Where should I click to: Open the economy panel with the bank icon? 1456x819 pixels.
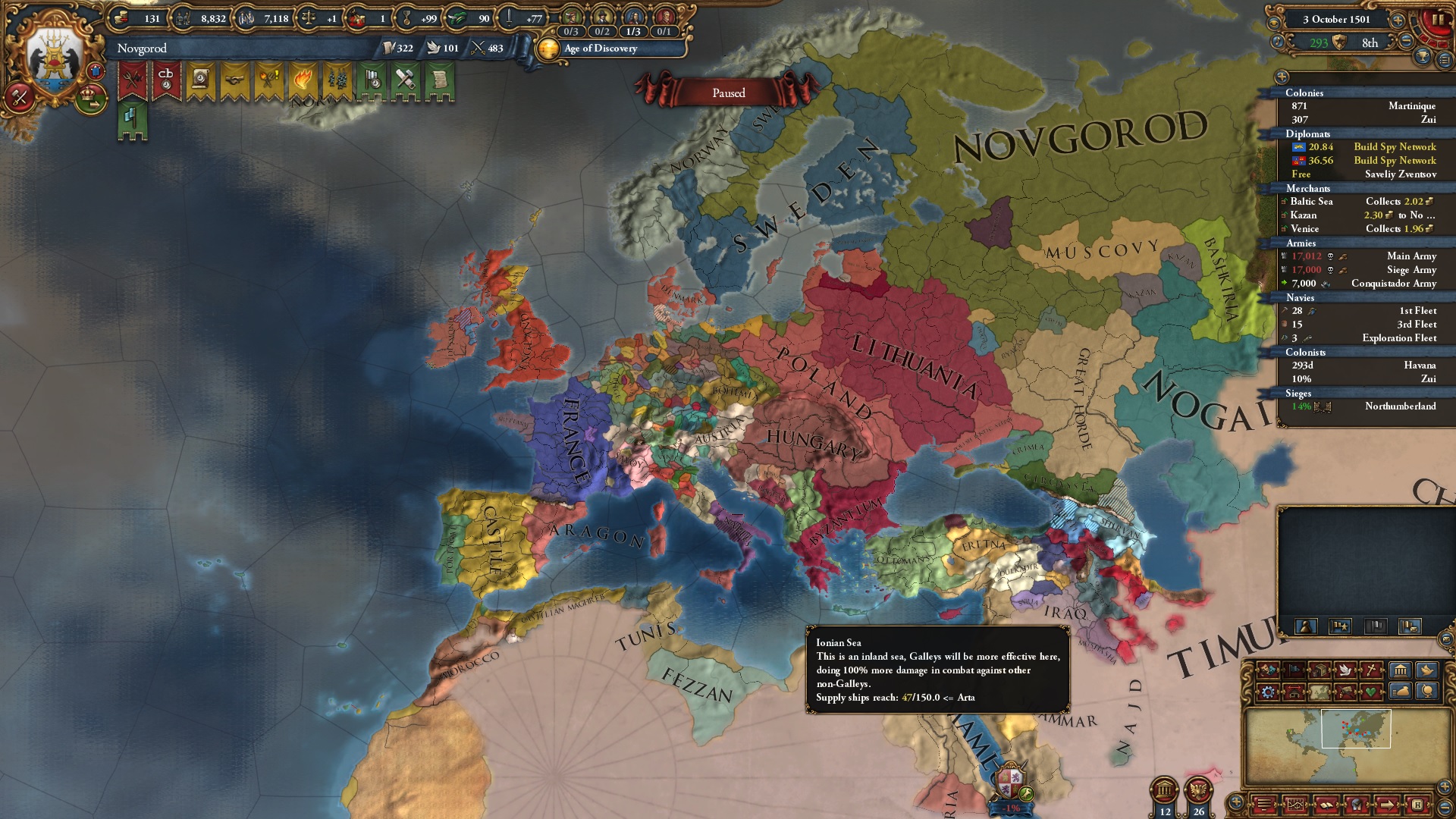(1400, 671)
